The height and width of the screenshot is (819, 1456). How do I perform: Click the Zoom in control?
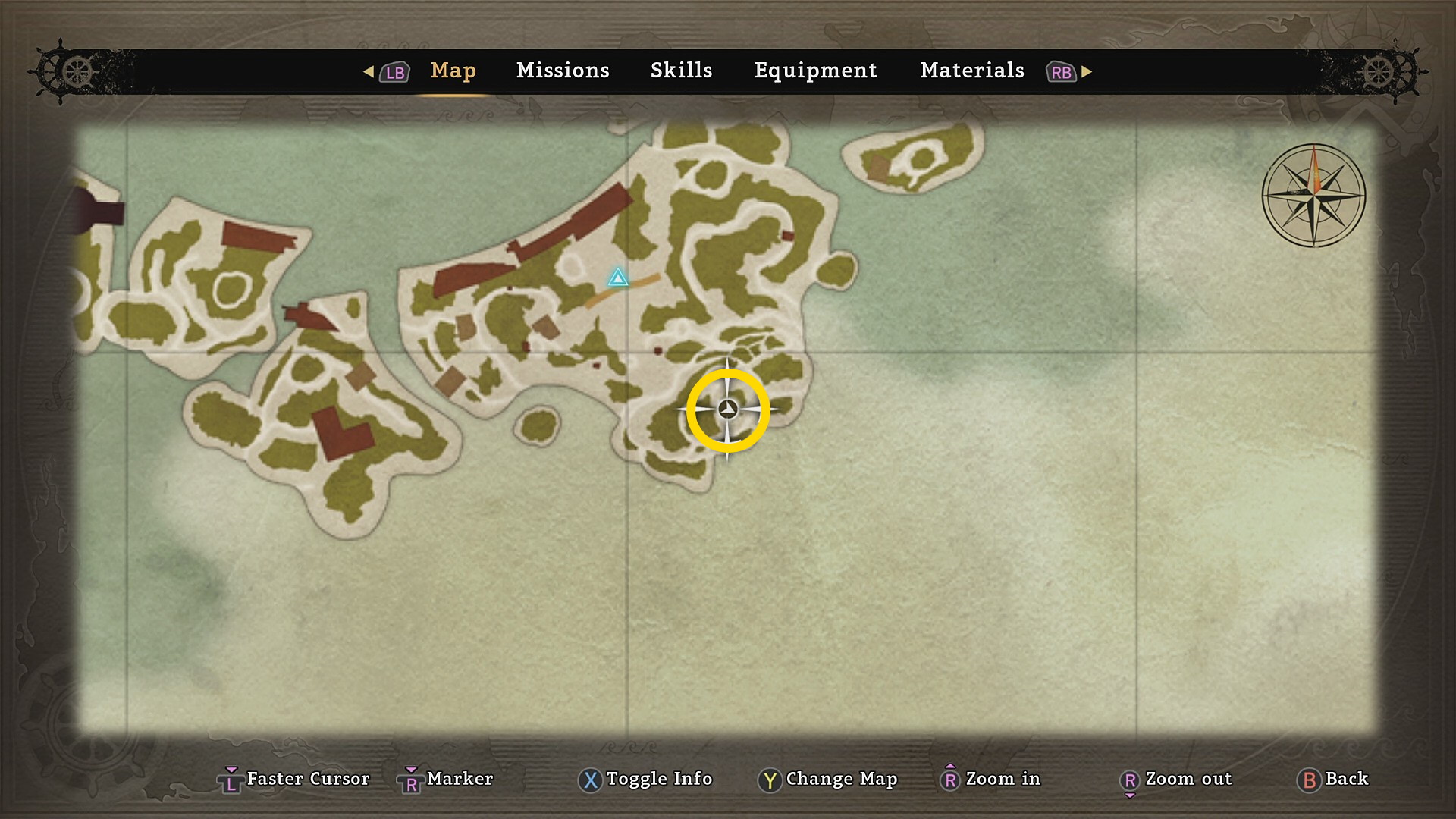point(990,779)
